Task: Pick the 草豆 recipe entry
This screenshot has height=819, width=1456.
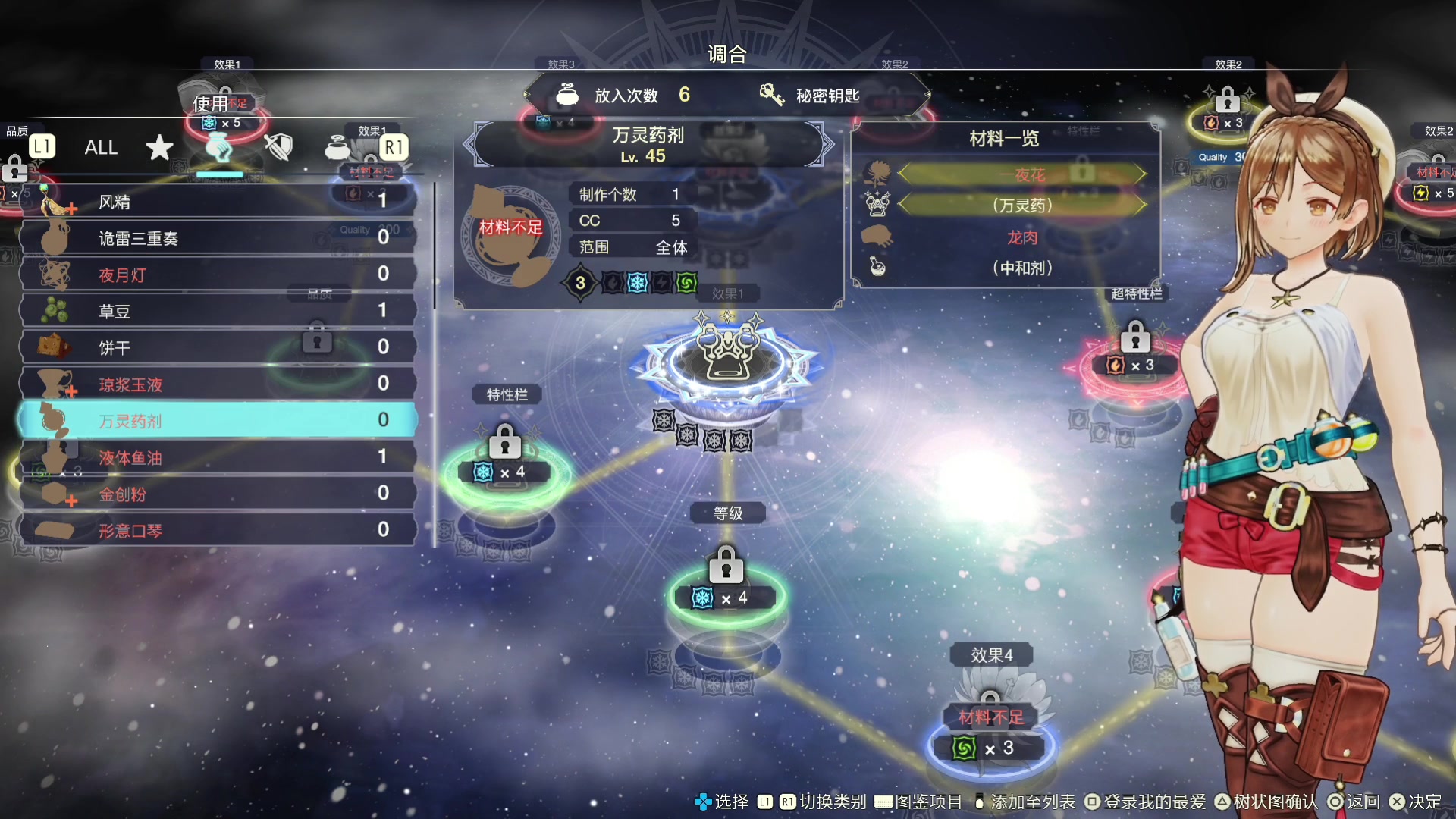Action: coord(218,311)
